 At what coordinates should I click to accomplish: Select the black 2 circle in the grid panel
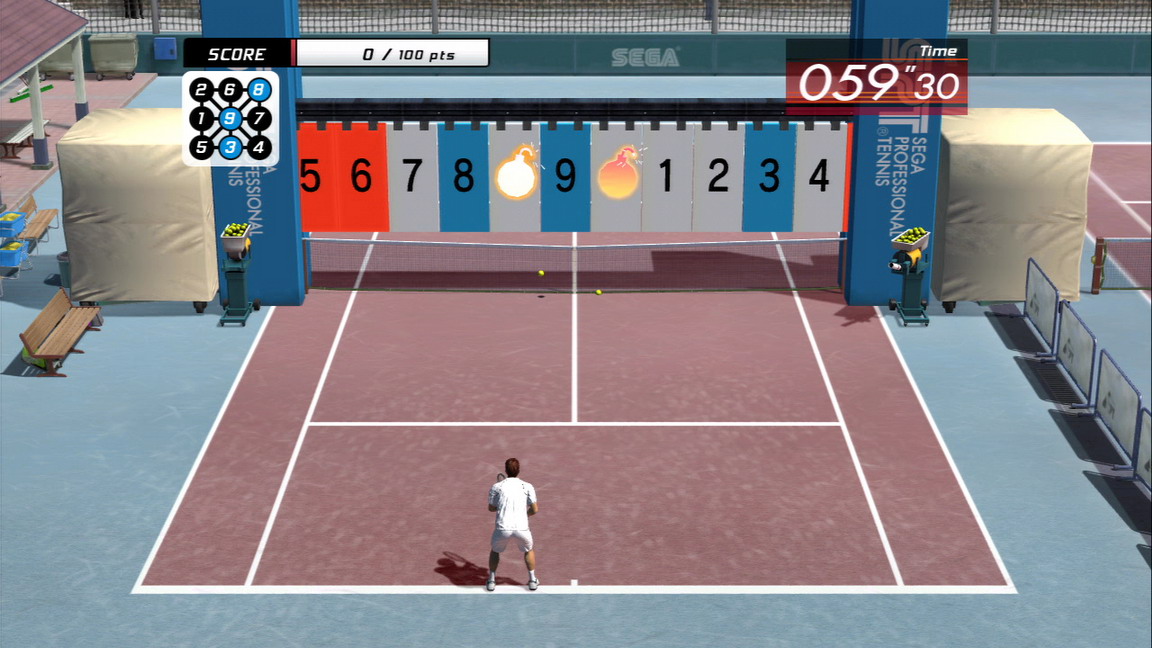201,91
